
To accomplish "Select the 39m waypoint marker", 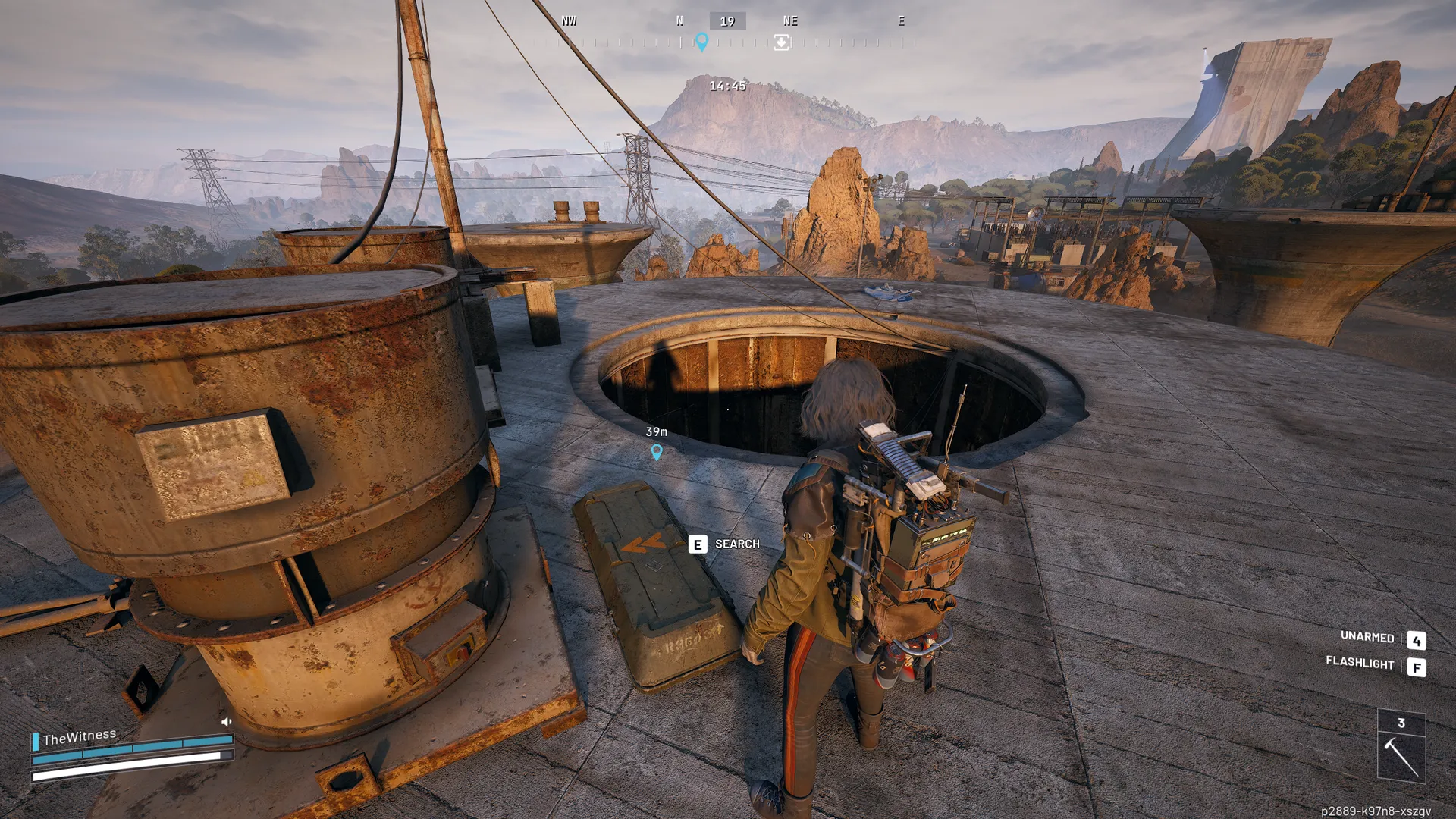I will click(x=657, y=452).
